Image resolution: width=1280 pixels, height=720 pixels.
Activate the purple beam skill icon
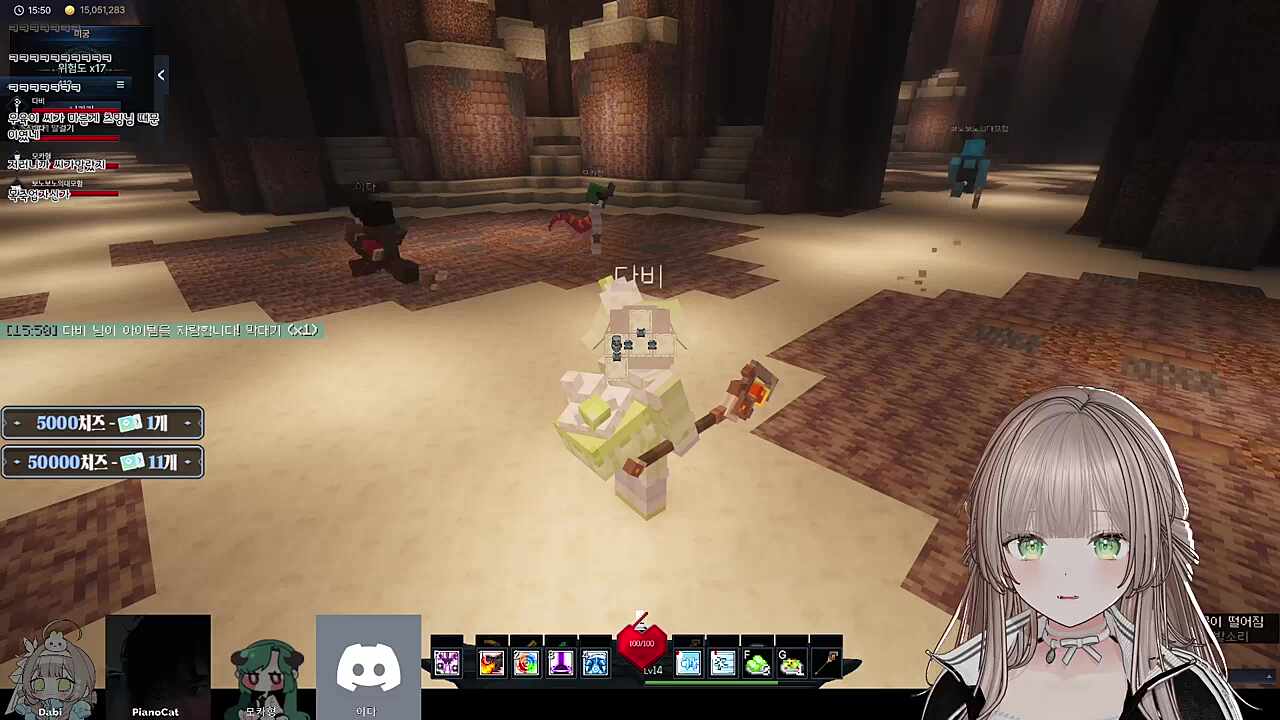click(x=560, y=662)
